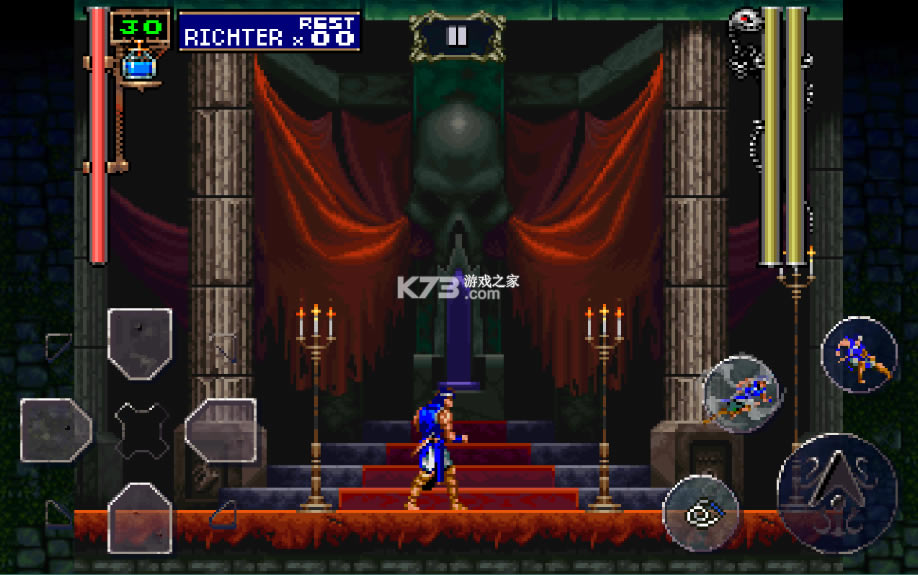Tap the down-right diagonal D-pad triangle
This screenshot has width=918, height=575.
tap(222, 514)
